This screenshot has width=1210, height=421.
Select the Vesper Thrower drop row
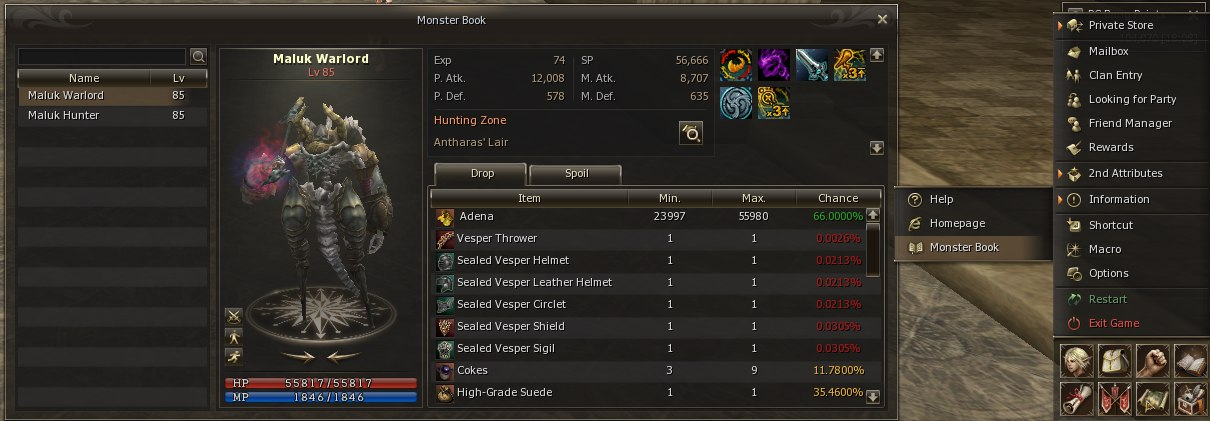(x=650, y=238)
